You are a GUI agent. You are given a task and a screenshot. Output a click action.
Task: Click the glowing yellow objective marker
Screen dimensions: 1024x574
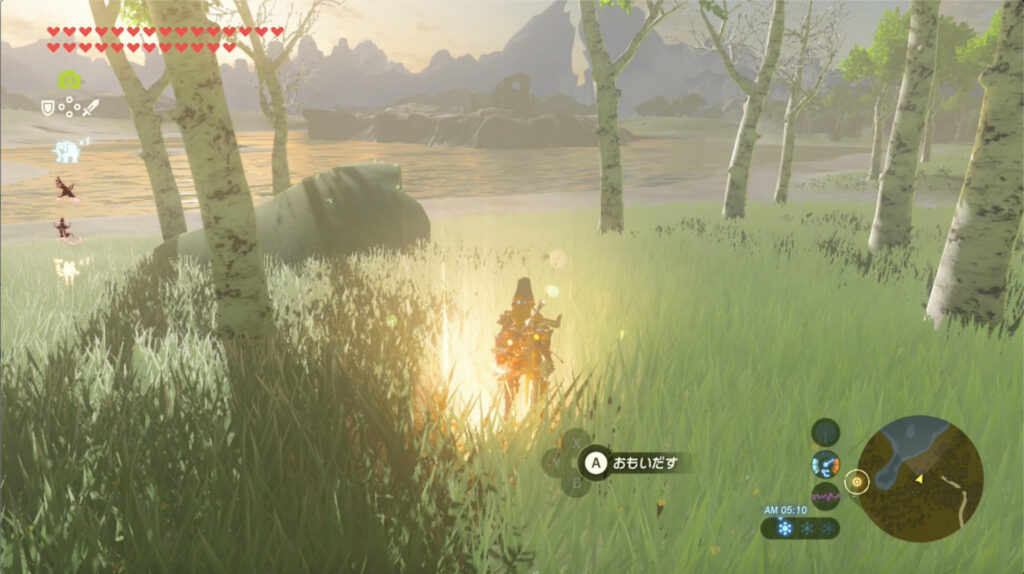pos(856,482)
